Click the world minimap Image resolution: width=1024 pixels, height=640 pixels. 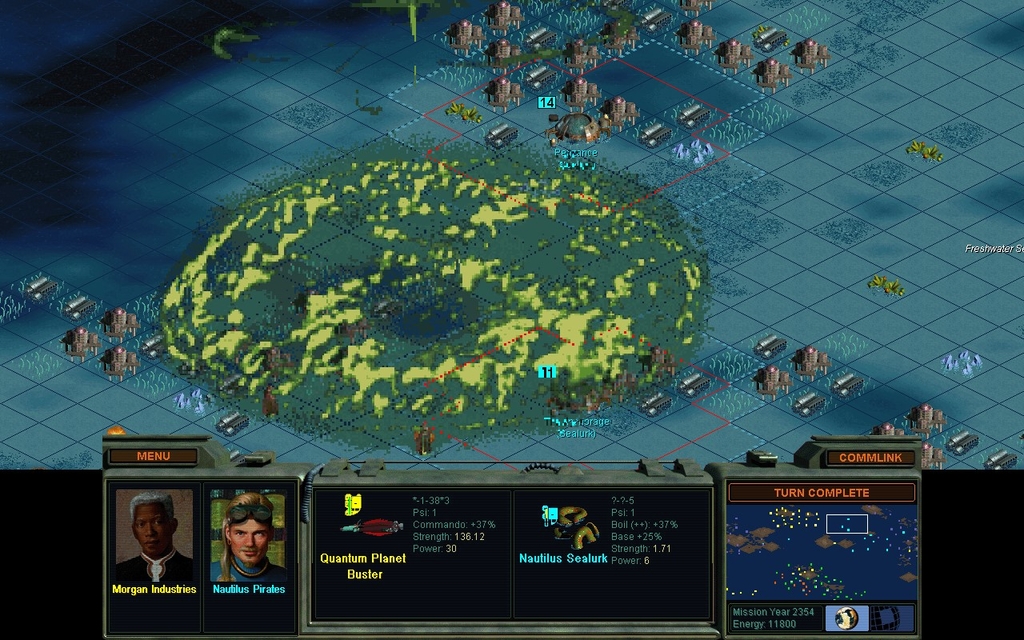tap(820, 550)
